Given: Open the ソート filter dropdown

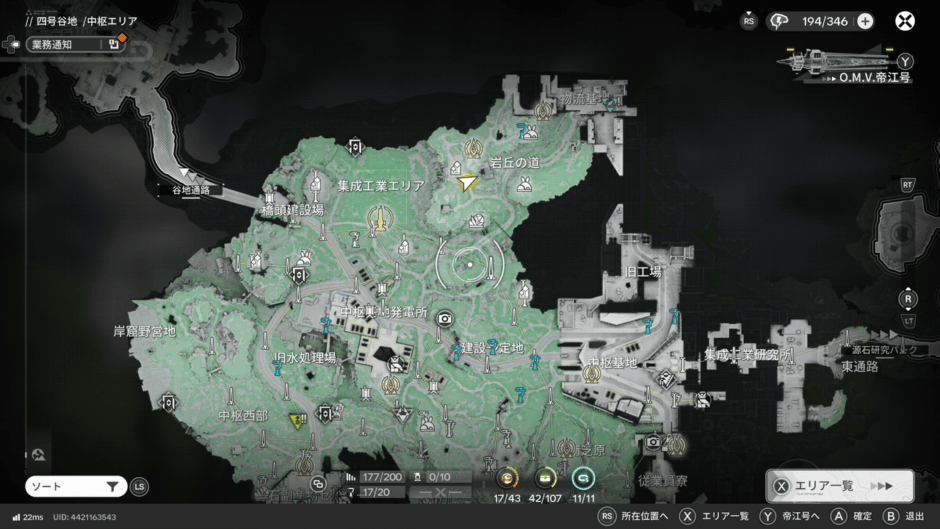Looking at the screenshot, I should [76, 486].
